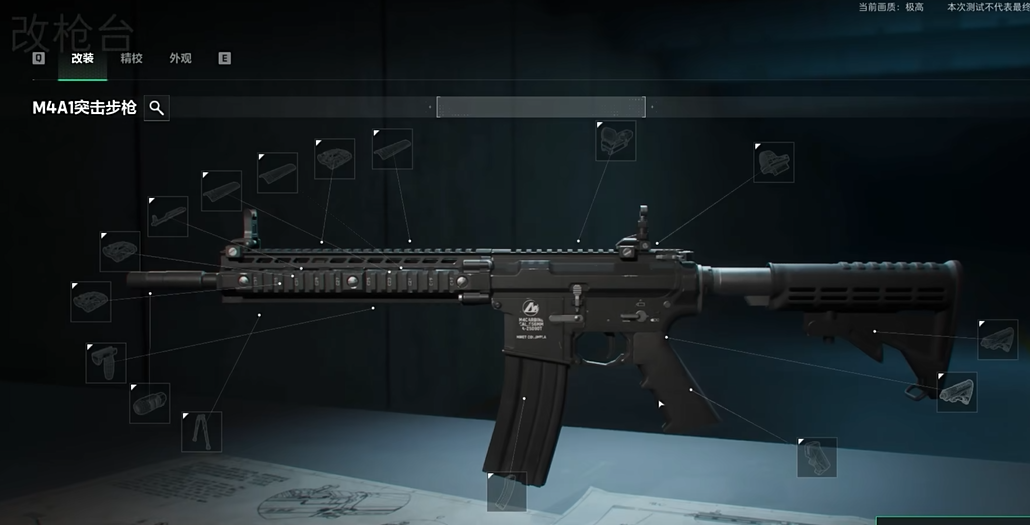Screen dimensions: 1030x525
Task: Open the 外观 appearance tab
Action: (180, 58)
